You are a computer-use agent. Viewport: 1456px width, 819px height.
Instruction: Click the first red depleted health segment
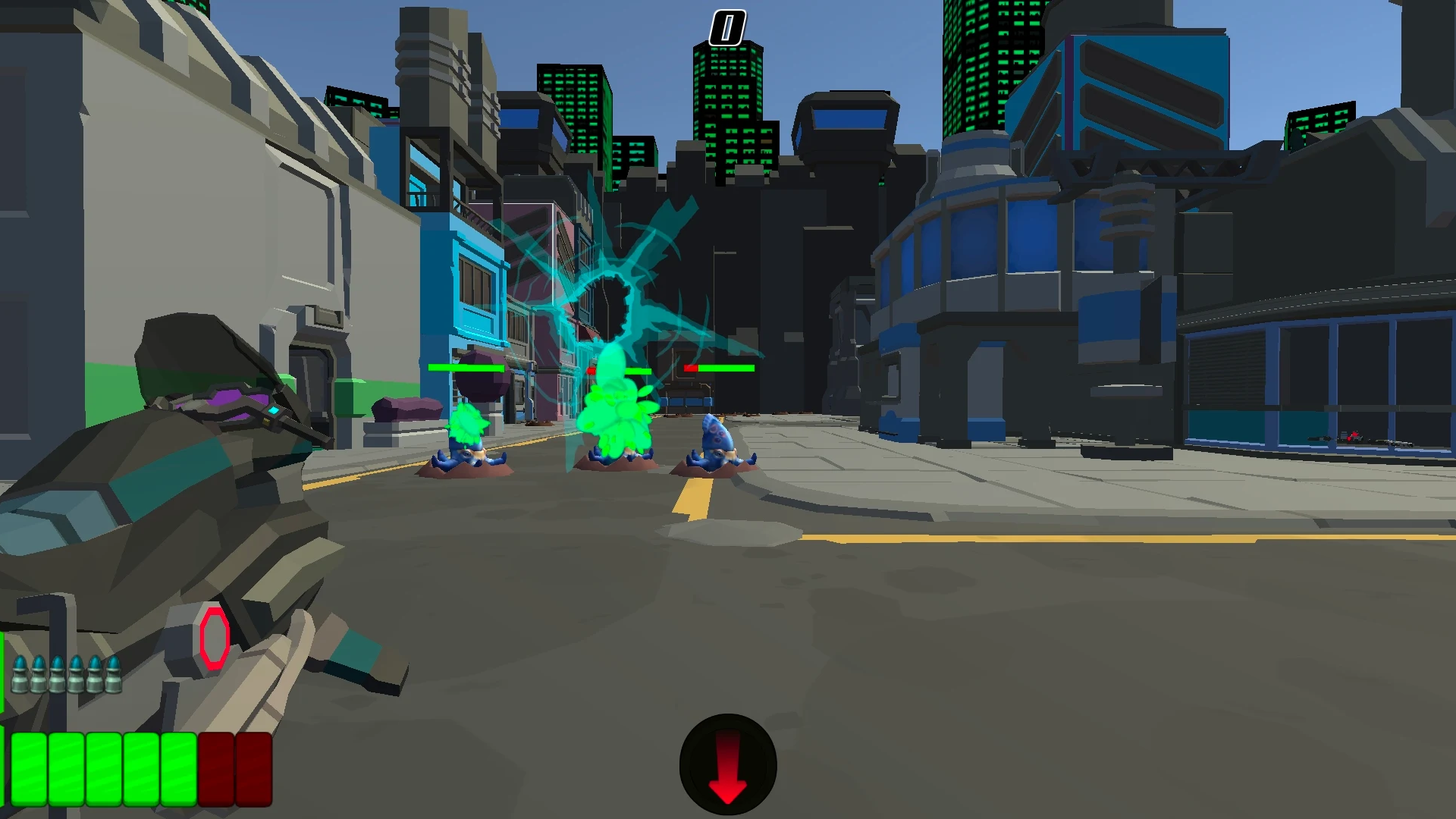[216, 770]
